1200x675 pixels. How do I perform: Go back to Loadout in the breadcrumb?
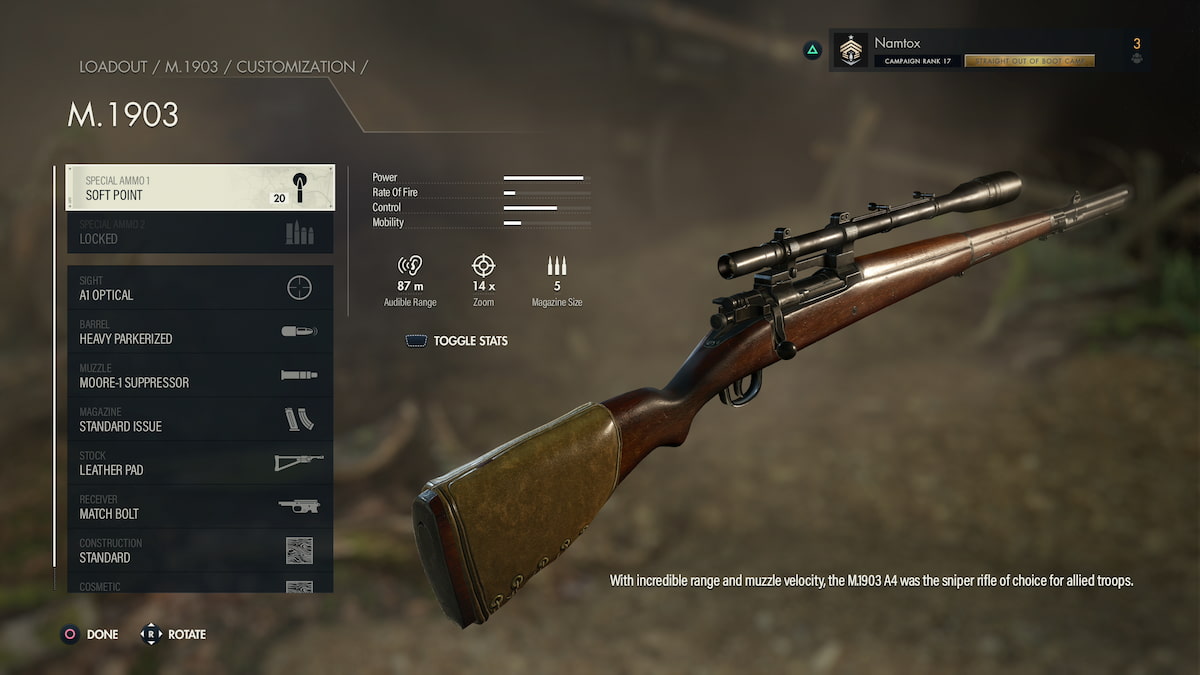(x=115, y=67)
